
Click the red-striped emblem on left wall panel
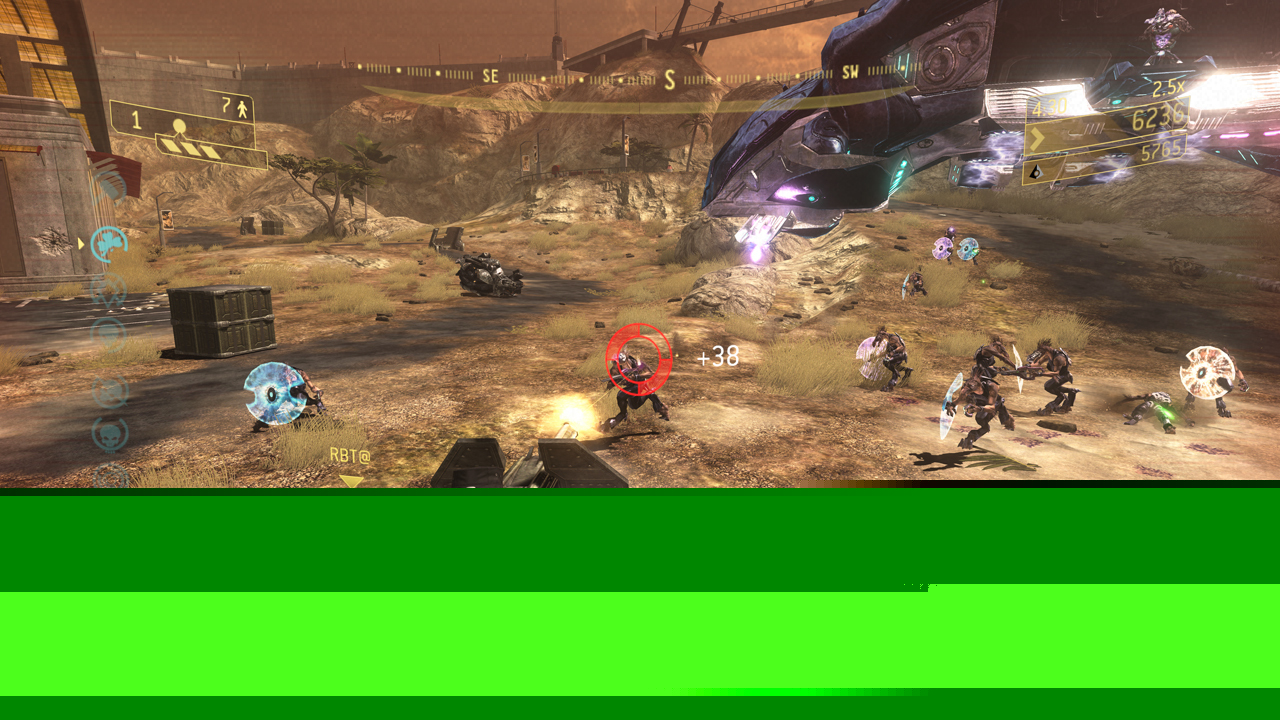(x=113, y=173)
